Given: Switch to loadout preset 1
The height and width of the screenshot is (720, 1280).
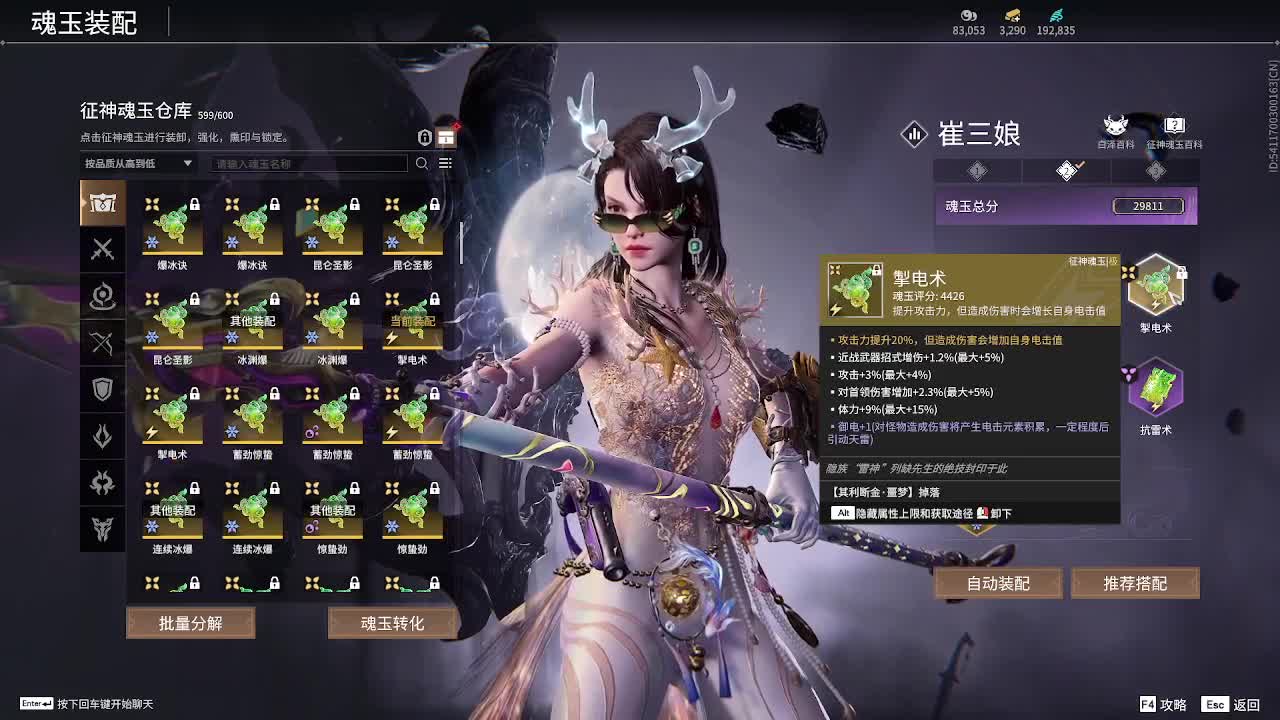Looking at the screenshot, I should click(x=977, y=171).
